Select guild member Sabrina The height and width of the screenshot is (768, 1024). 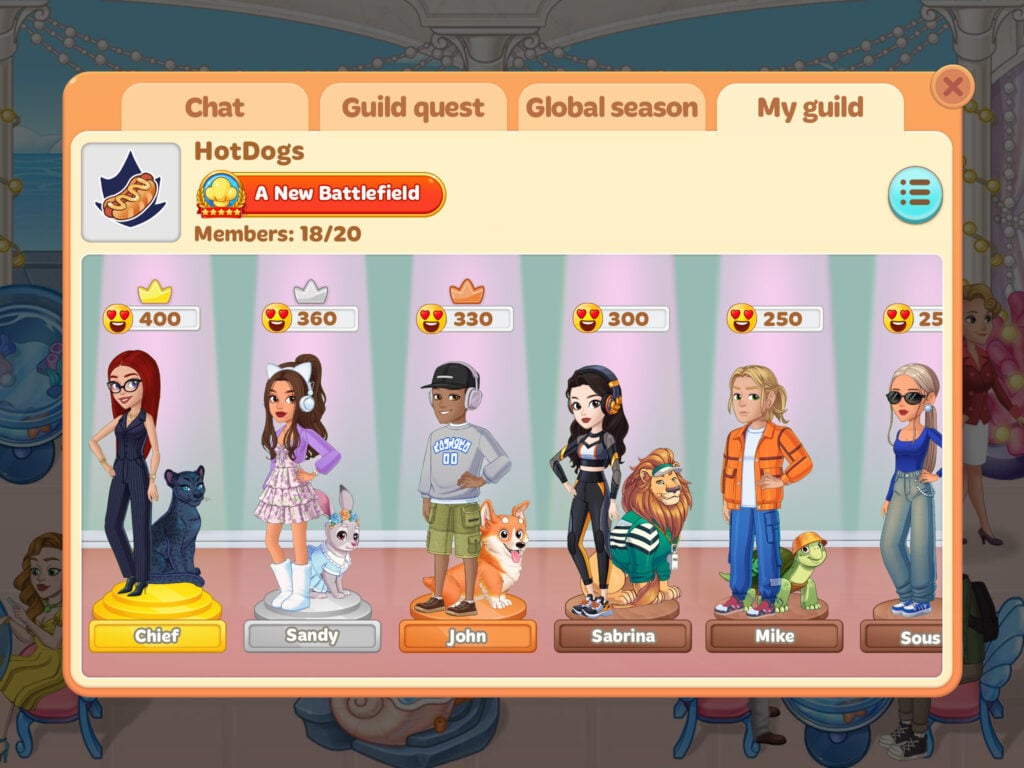[622, 636]
